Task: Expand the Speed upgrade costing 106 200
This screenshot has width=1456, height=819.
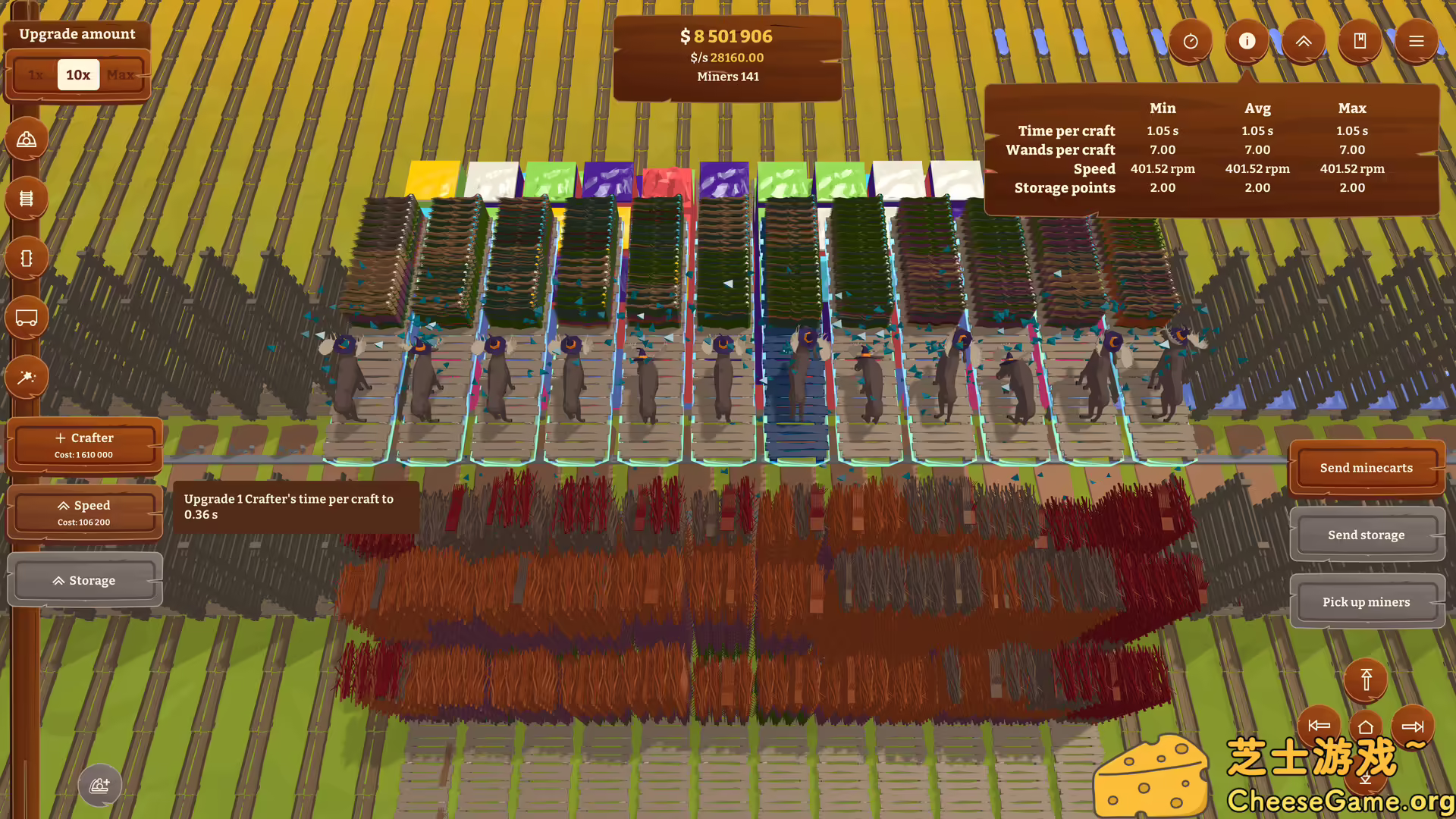Action: click(85, 511)
